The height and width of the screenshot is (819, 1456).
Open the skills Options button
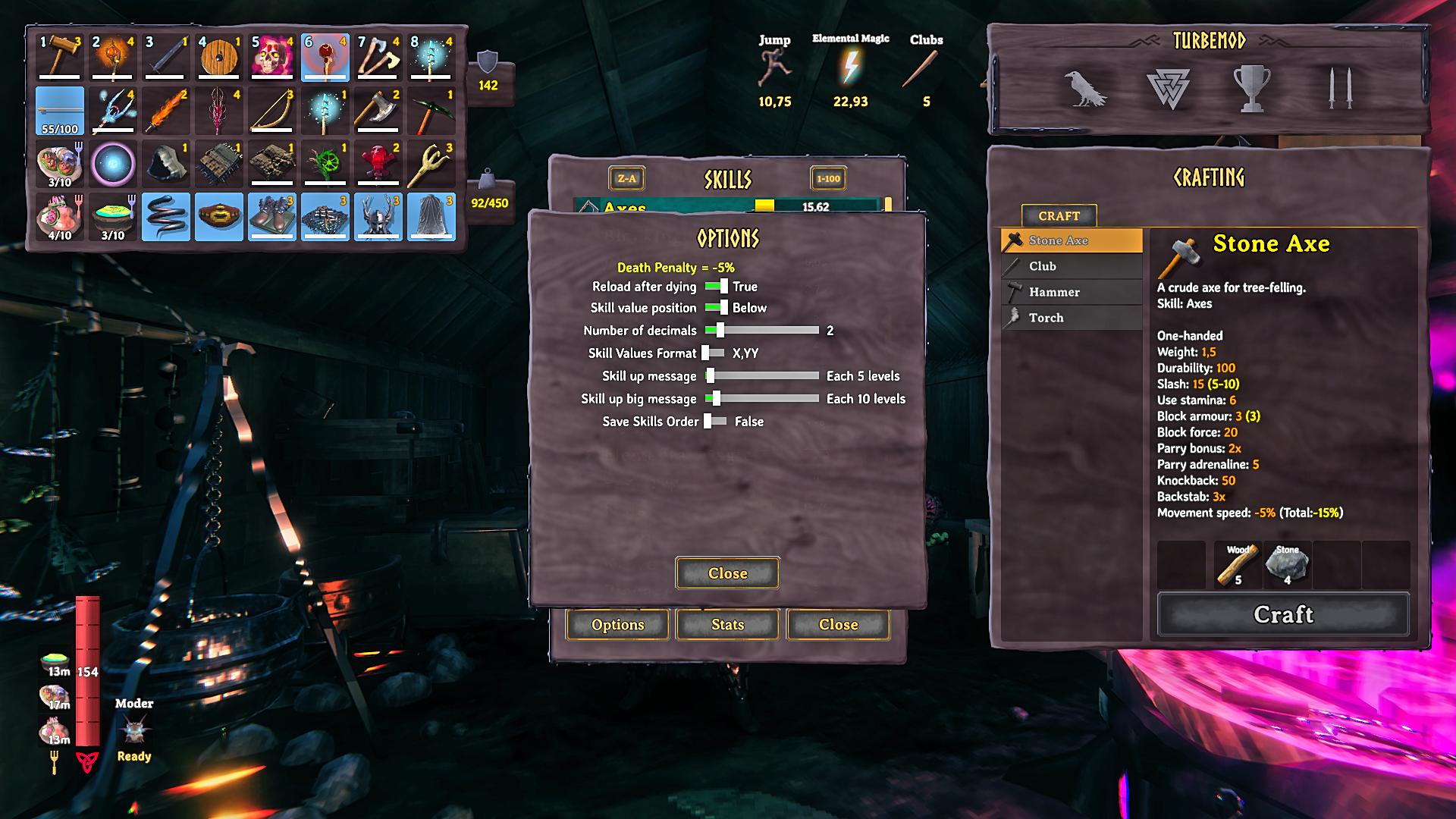(x=617, y=624)
